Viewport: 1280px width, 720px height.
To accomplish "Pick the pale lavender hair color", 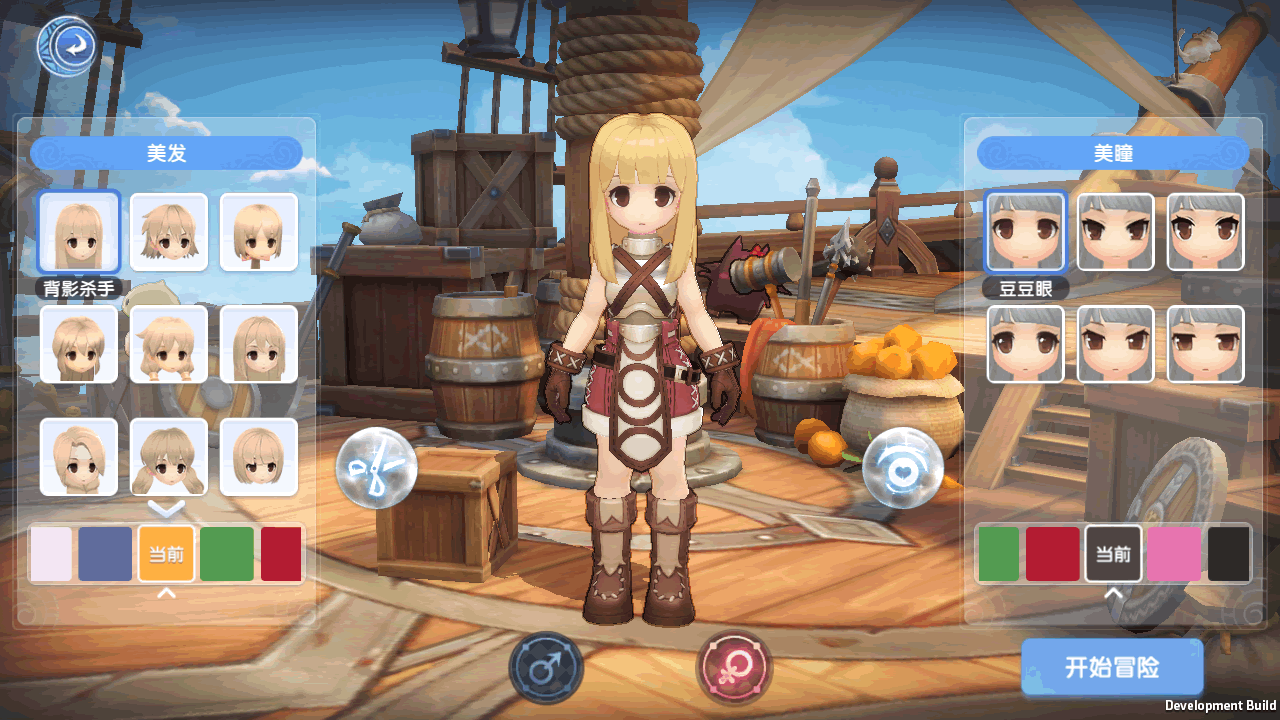I will pos(52,554).
